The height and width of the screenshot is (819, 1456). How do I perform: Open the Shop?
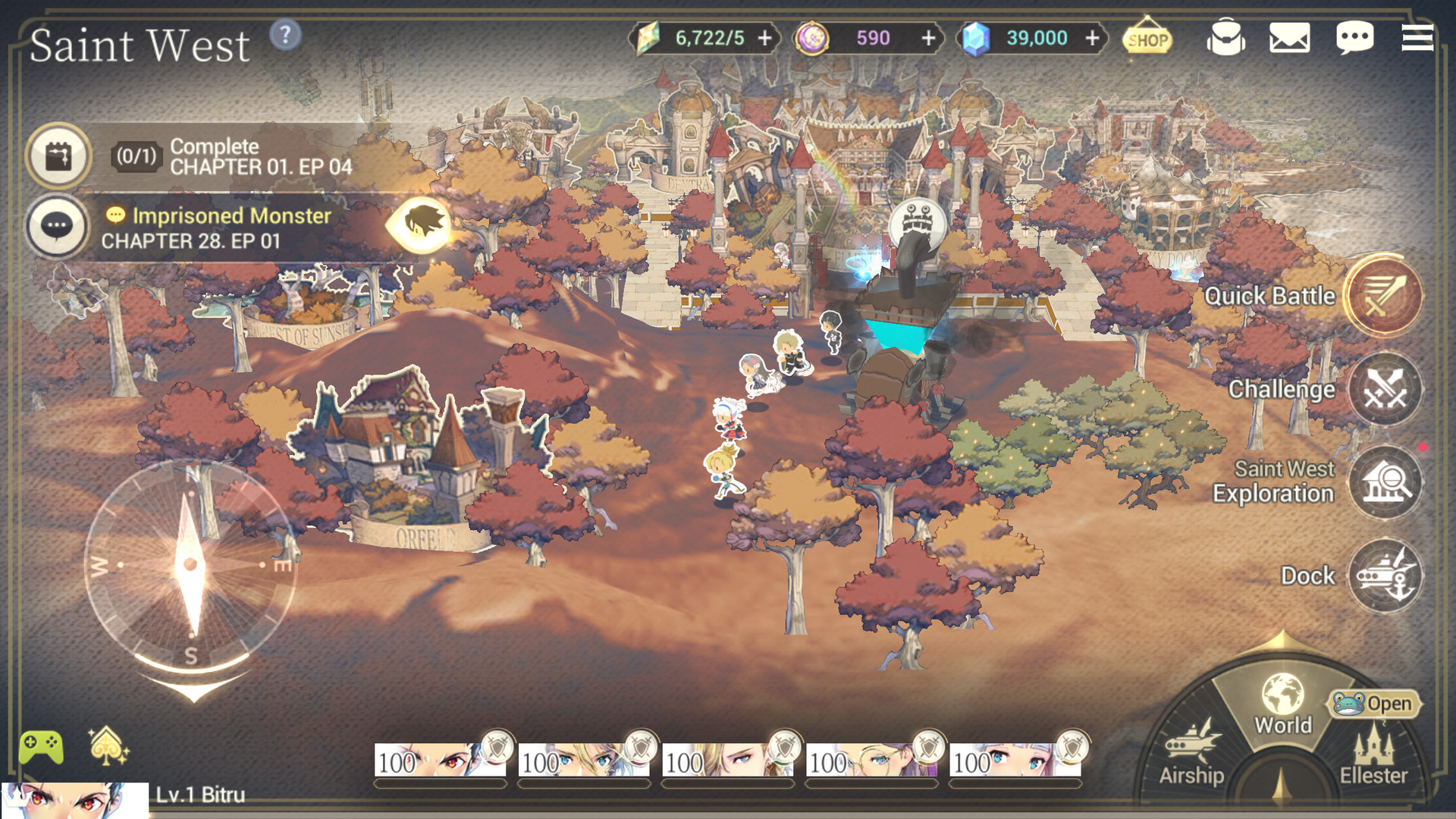[1147, 38]
